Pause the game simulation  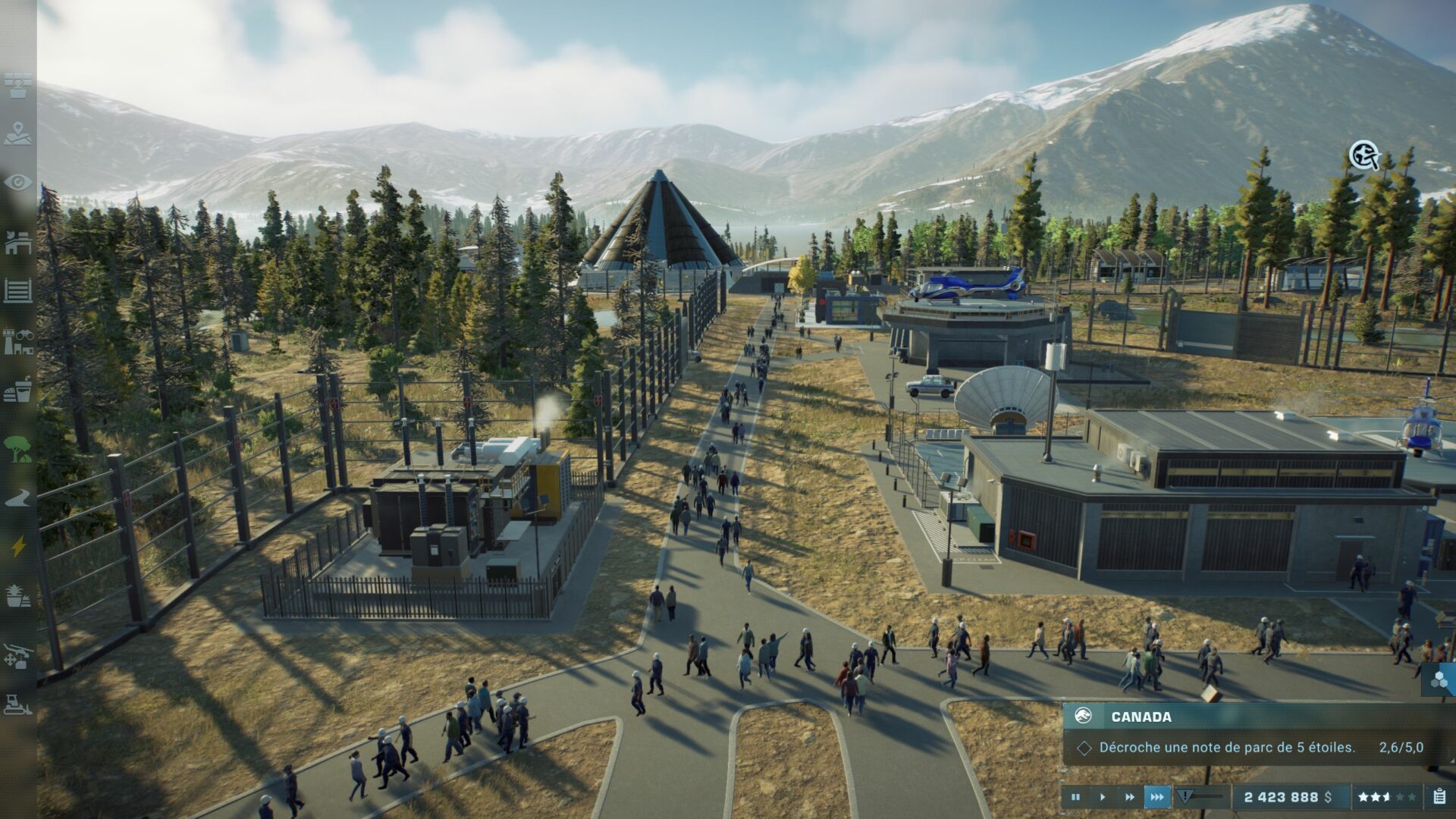(1075, 797)
